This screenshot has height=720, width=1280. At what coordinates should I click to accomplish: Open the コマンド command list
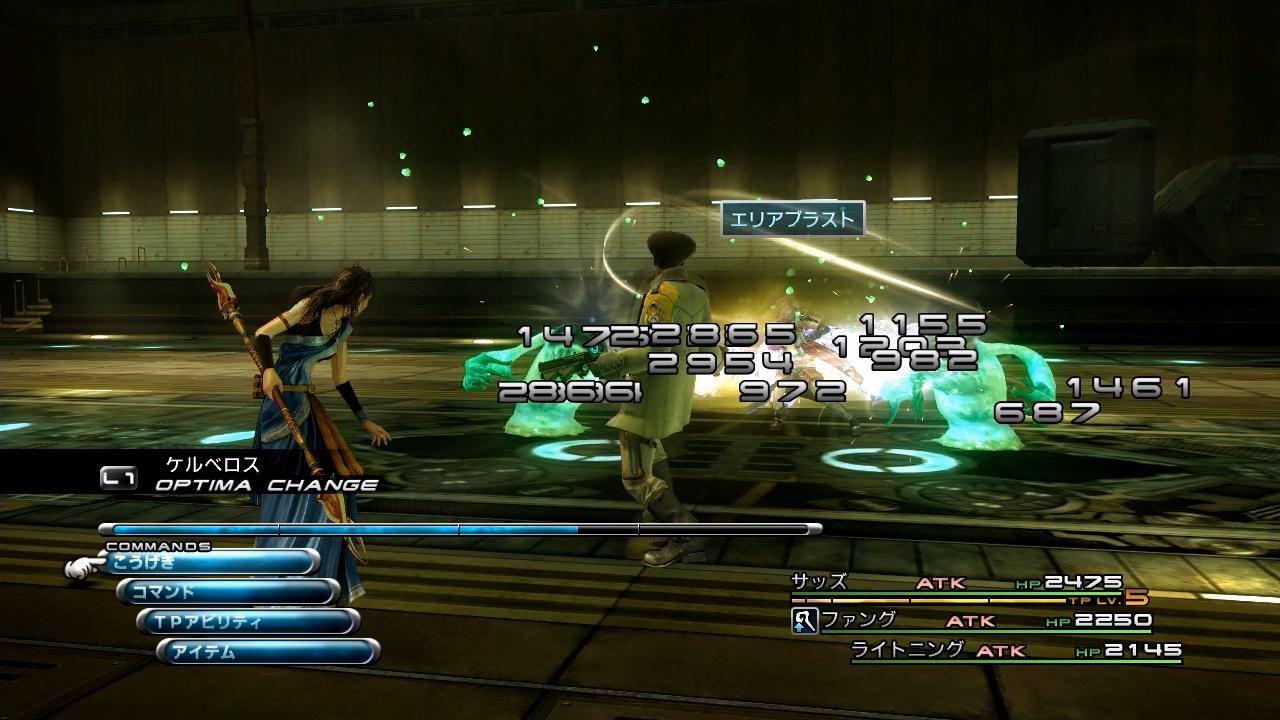(x=230, y=593)
